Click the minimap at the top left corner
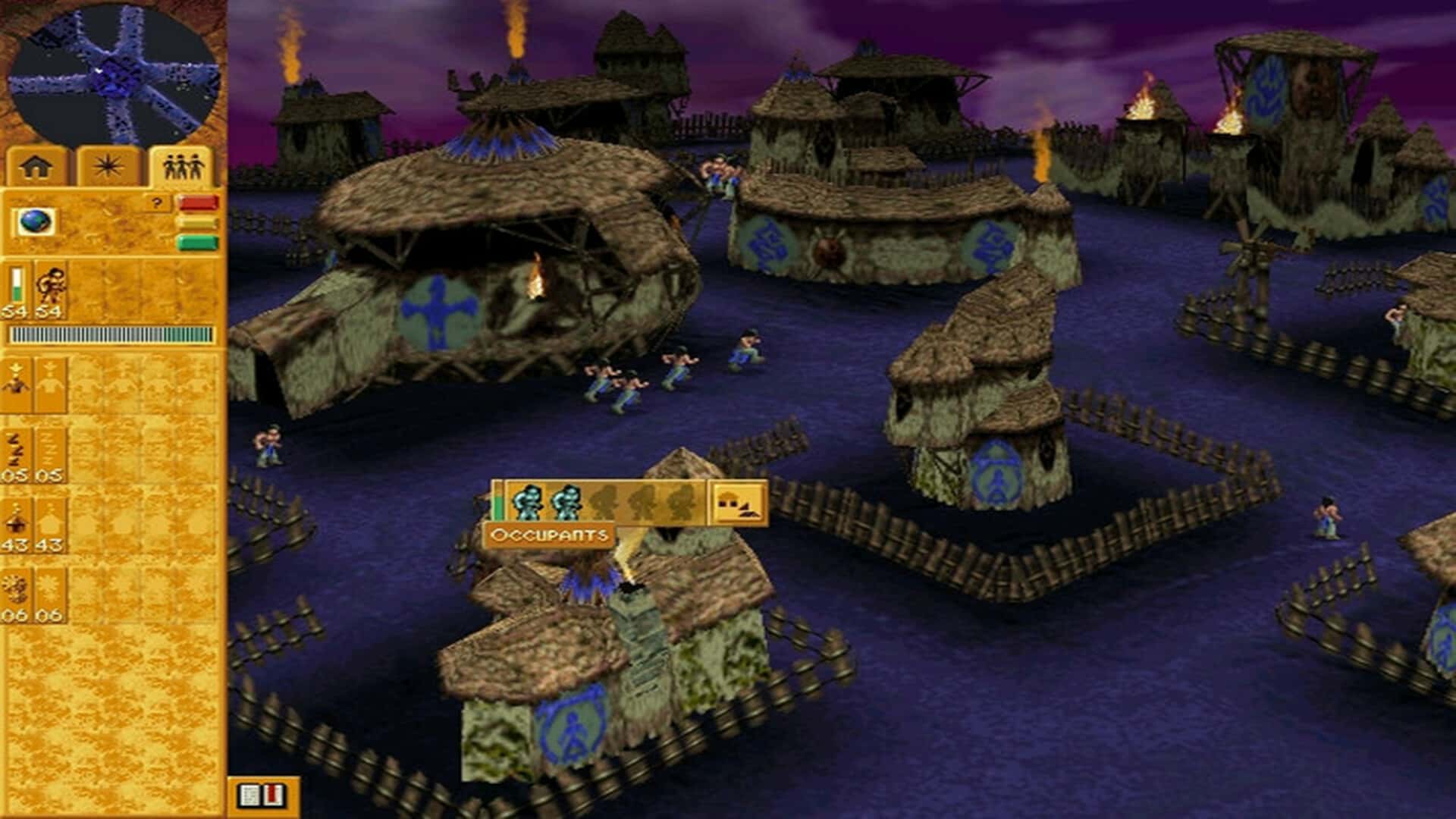This screenshot has width=1456, height=819. (x=114, y=72)
